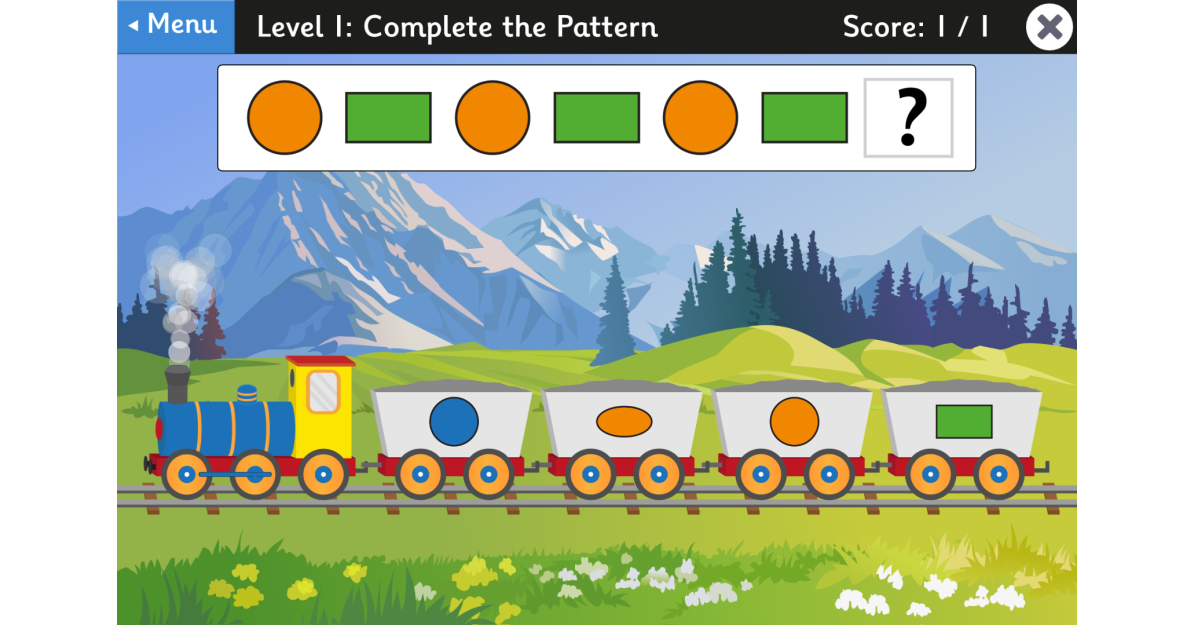Click the question mark pattern slot
The width and height of the screenshot is (1195, 625).
pyautogui.click(x=908, y=118)
